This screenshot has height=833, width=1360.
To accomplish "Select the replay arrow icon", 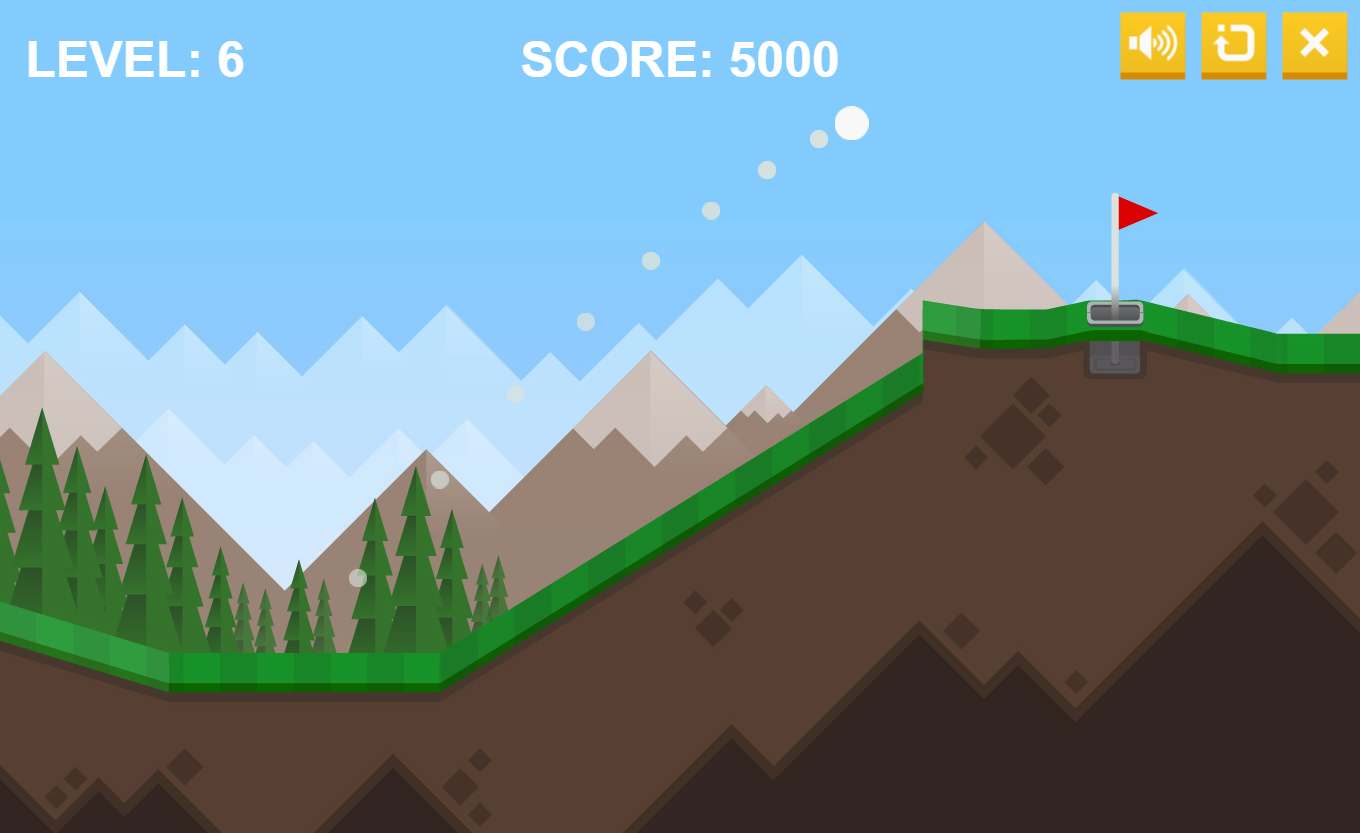I will tap(1232, 45).
